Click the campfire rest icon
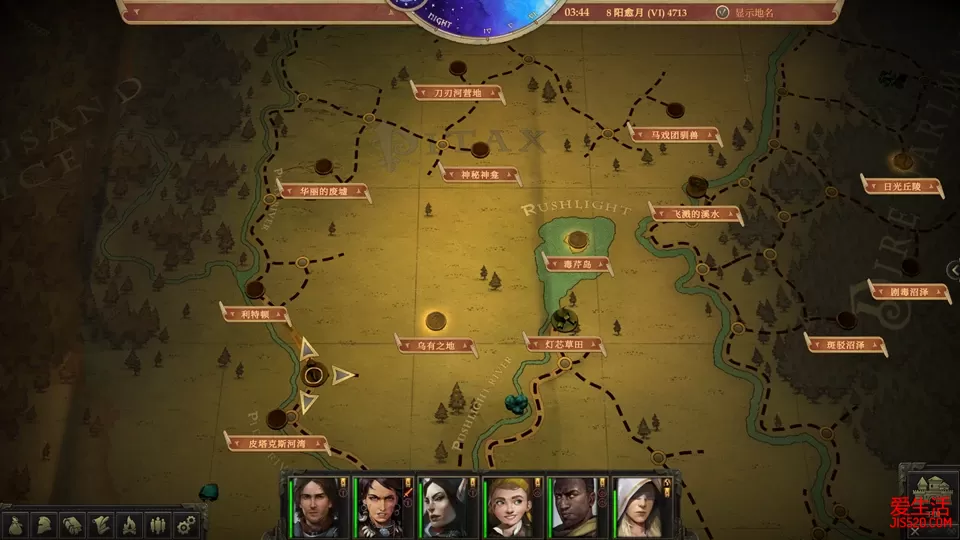Screen dimensions: 960x540 click(129, 523)
